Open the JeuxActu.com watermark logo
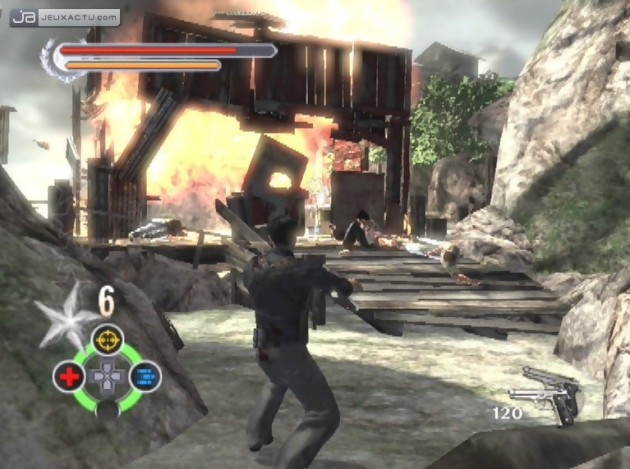Screen dimensions: 630x469 pyautogui.click(x=65, y=17)
